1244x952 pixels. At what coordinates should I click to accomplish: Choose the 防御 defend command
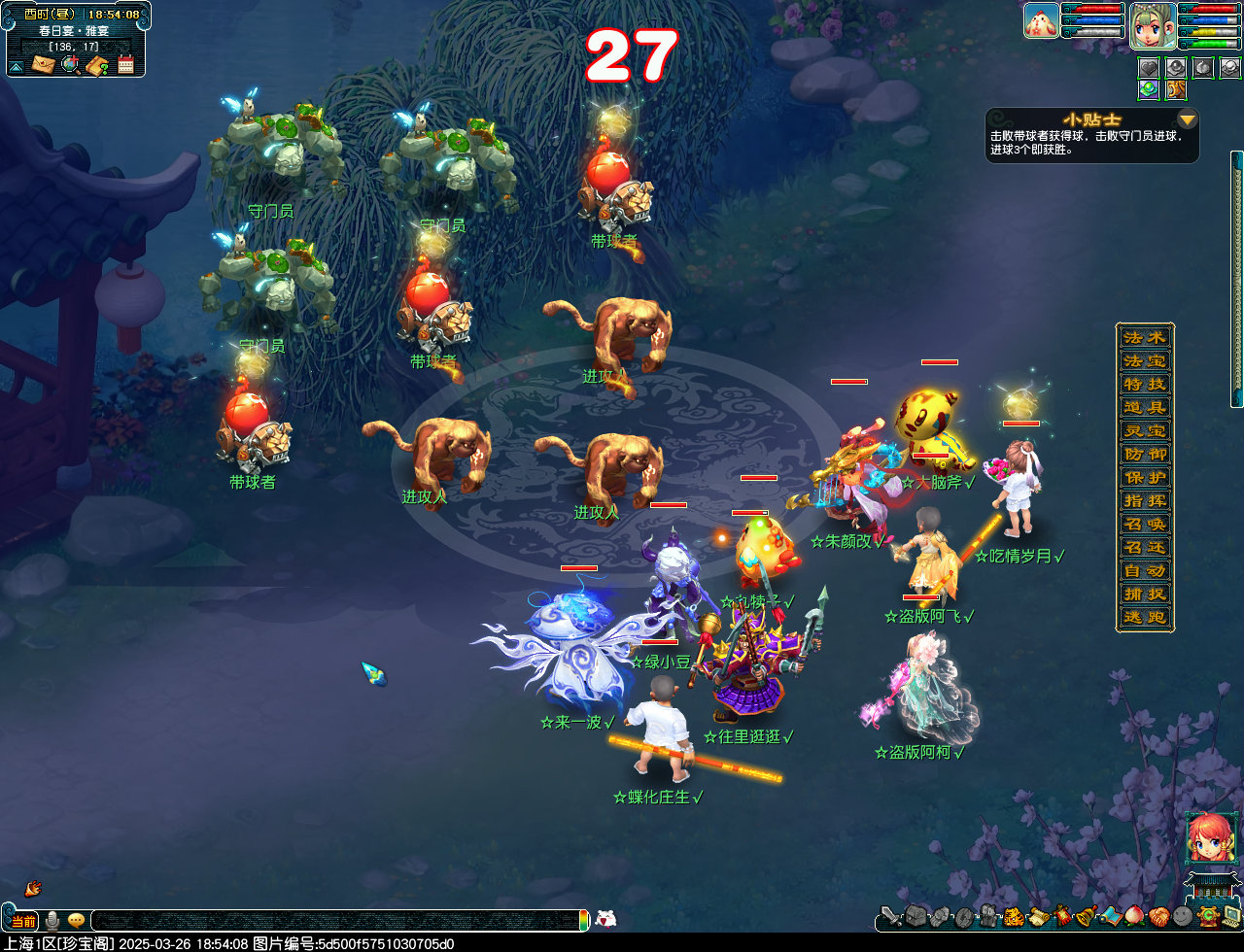click(x=1144, y=455)
